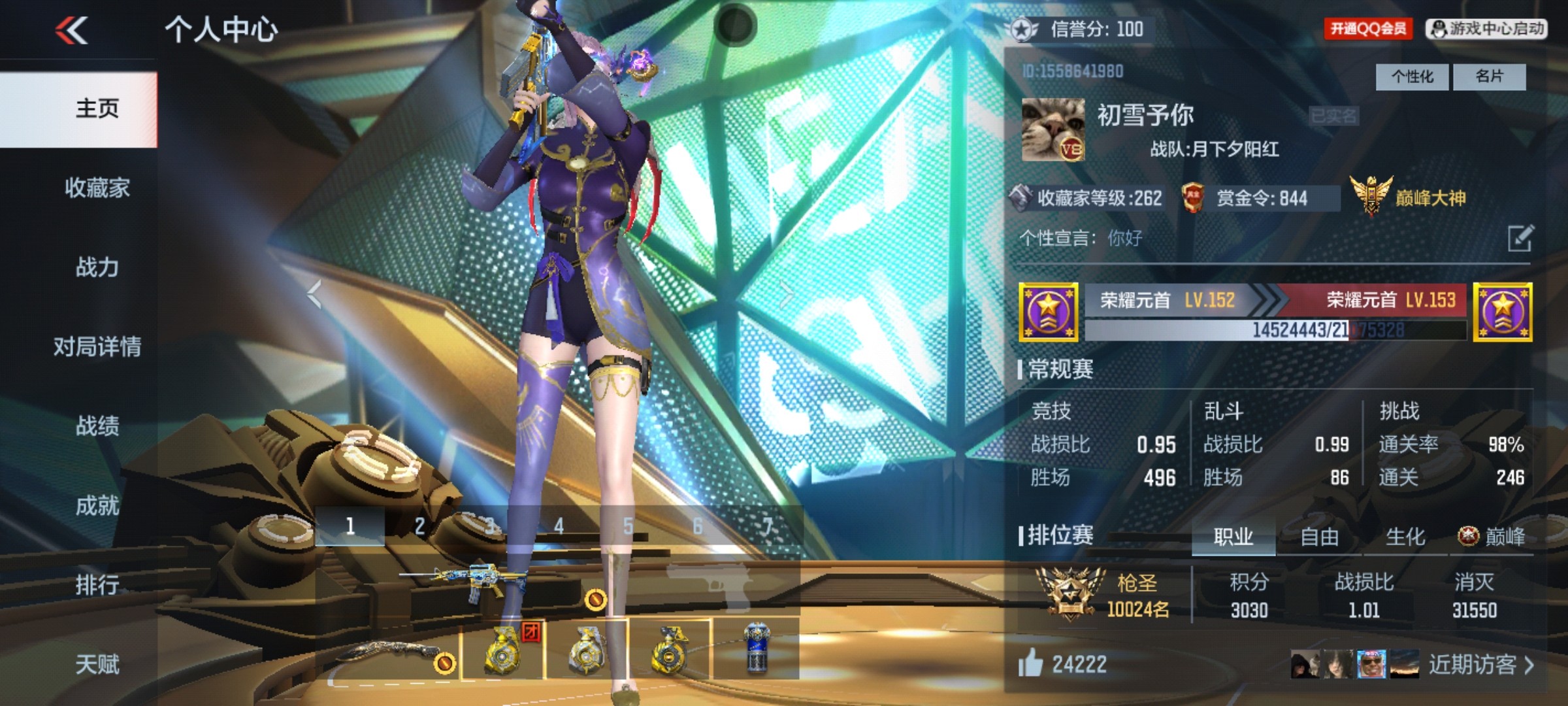Switch ranked stats to 自由 tab
This screenshot has width=1568, height=706.
click(1319, 537)
